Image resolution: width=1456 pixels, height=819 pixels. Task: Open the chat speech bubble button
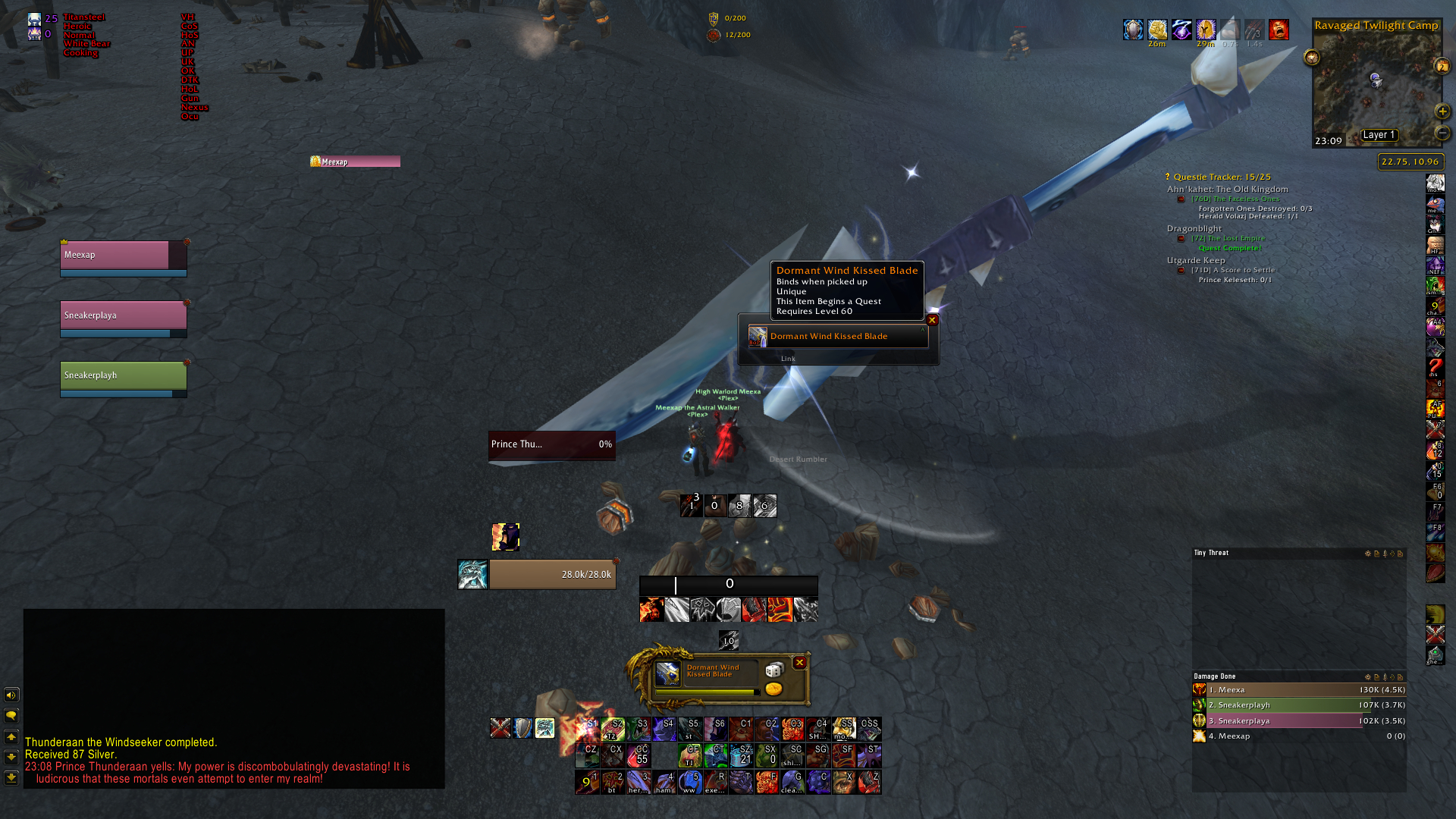[11, 715]
